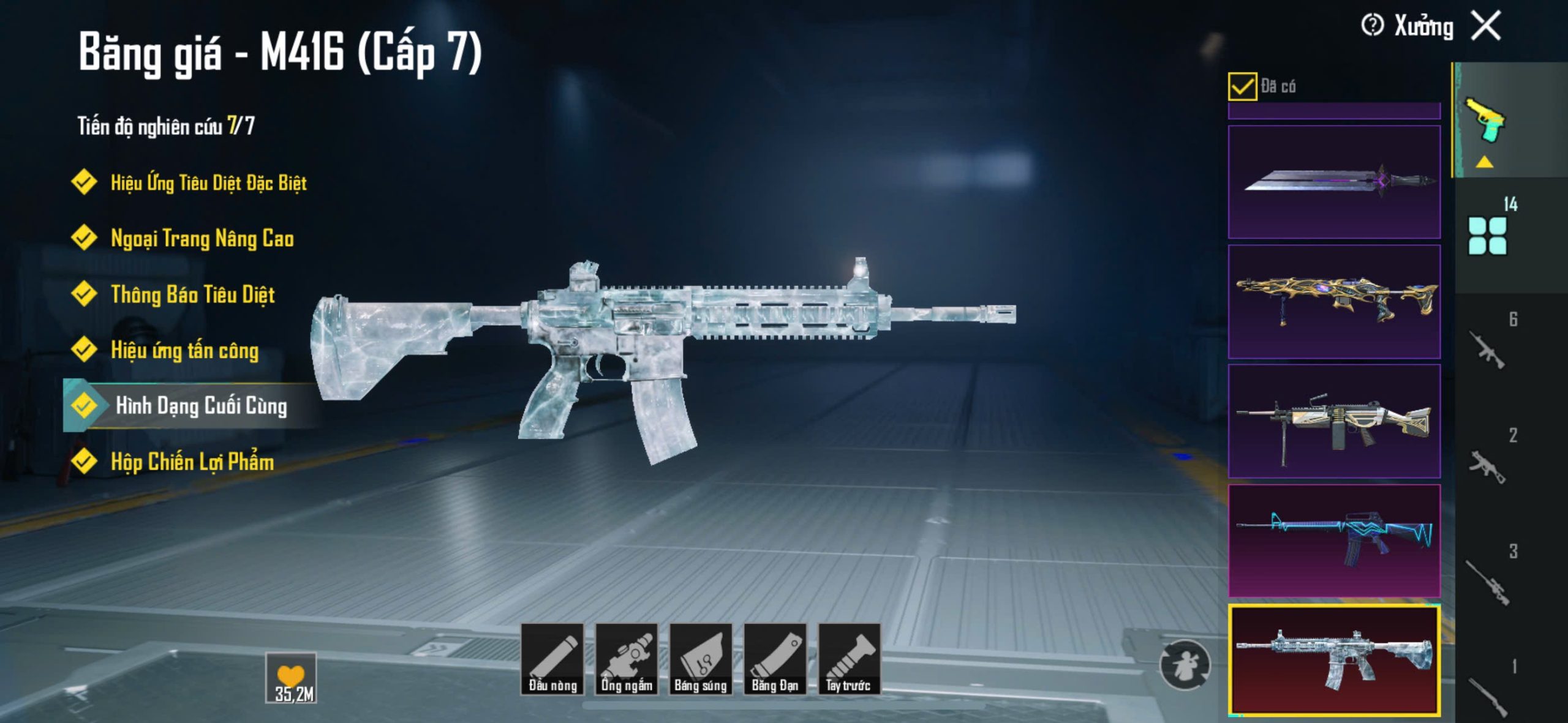Choose the blue neon rifle skin thumbnail

coord(1334,541)
